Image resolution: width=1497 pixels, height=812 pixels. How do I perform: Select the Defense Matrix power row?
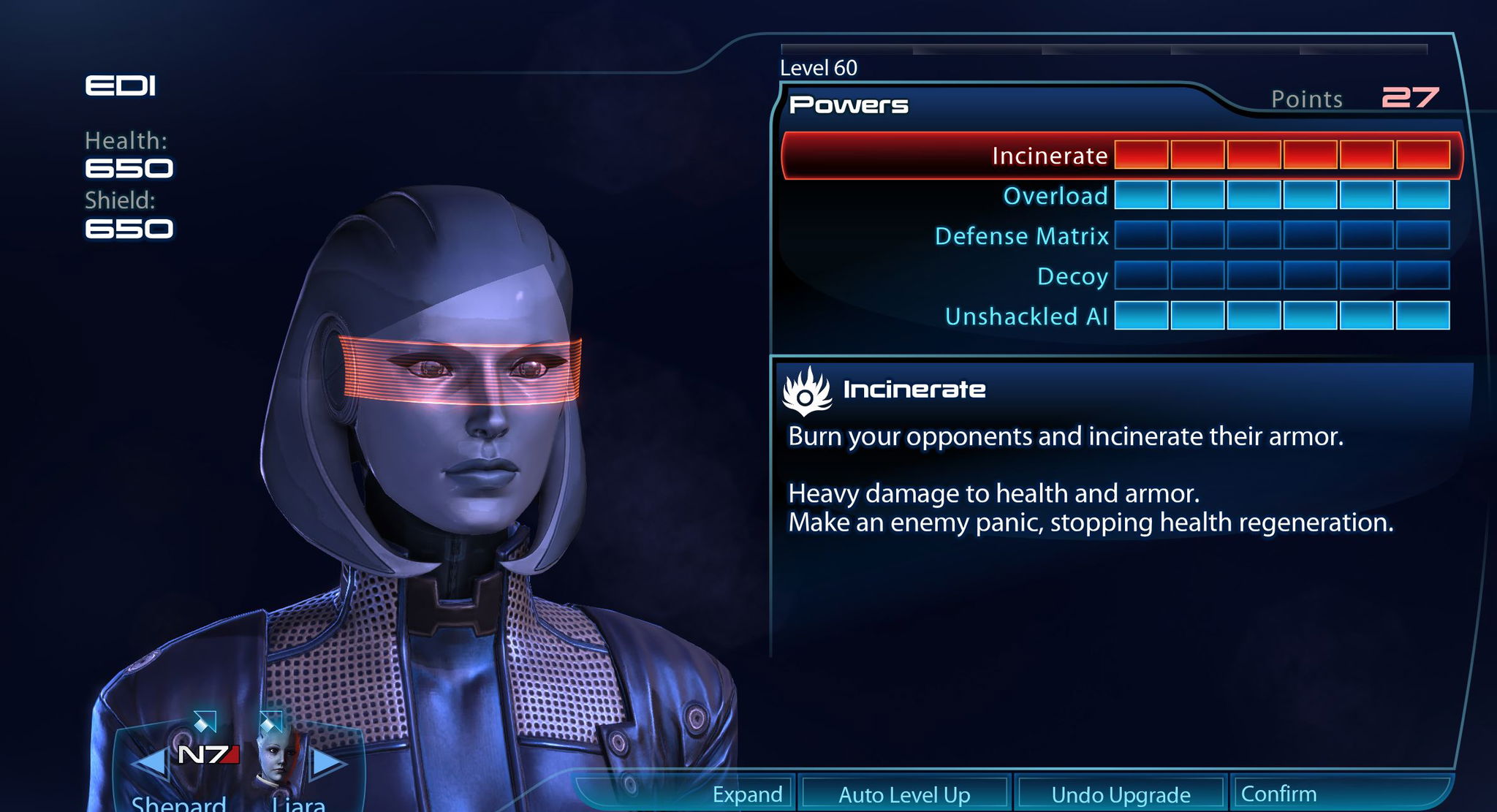1023,236
